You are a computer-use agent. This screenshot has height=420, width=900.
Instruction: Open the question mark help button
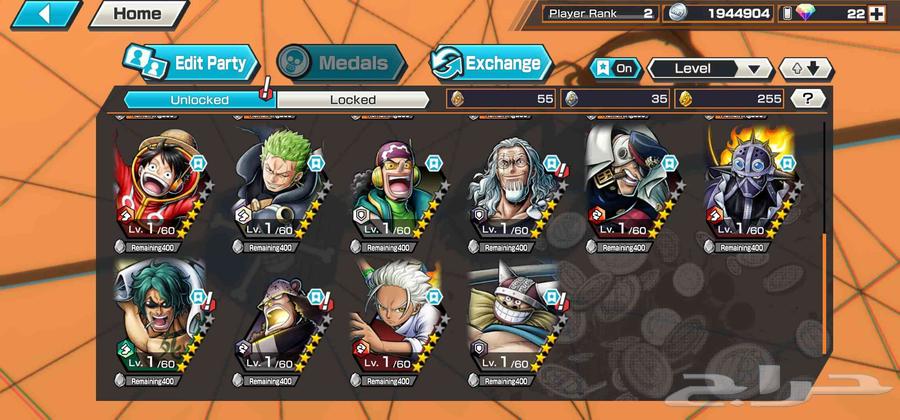coord(807,98)
